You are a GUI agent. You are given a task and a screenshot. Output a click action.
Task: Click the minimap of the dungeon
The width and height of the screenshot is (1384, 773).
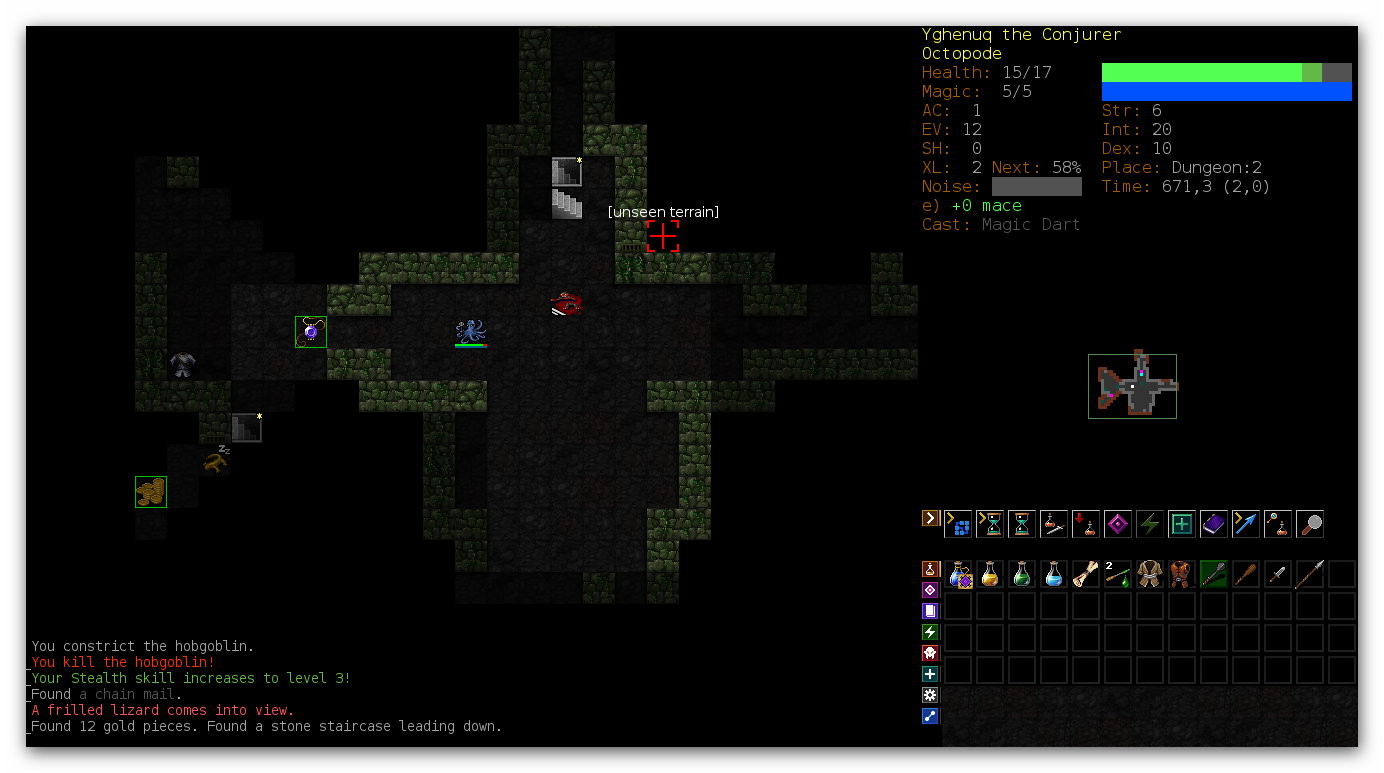[x=1133, y=386]
